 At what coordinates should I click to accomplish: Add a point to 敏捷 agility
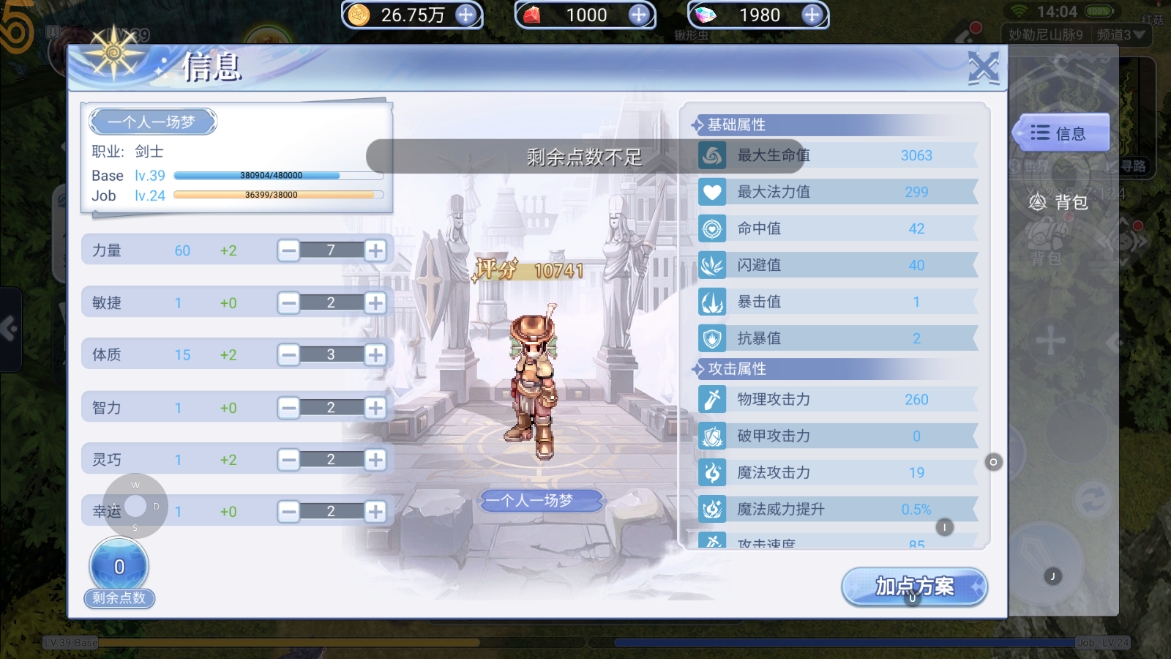(375, 302)
